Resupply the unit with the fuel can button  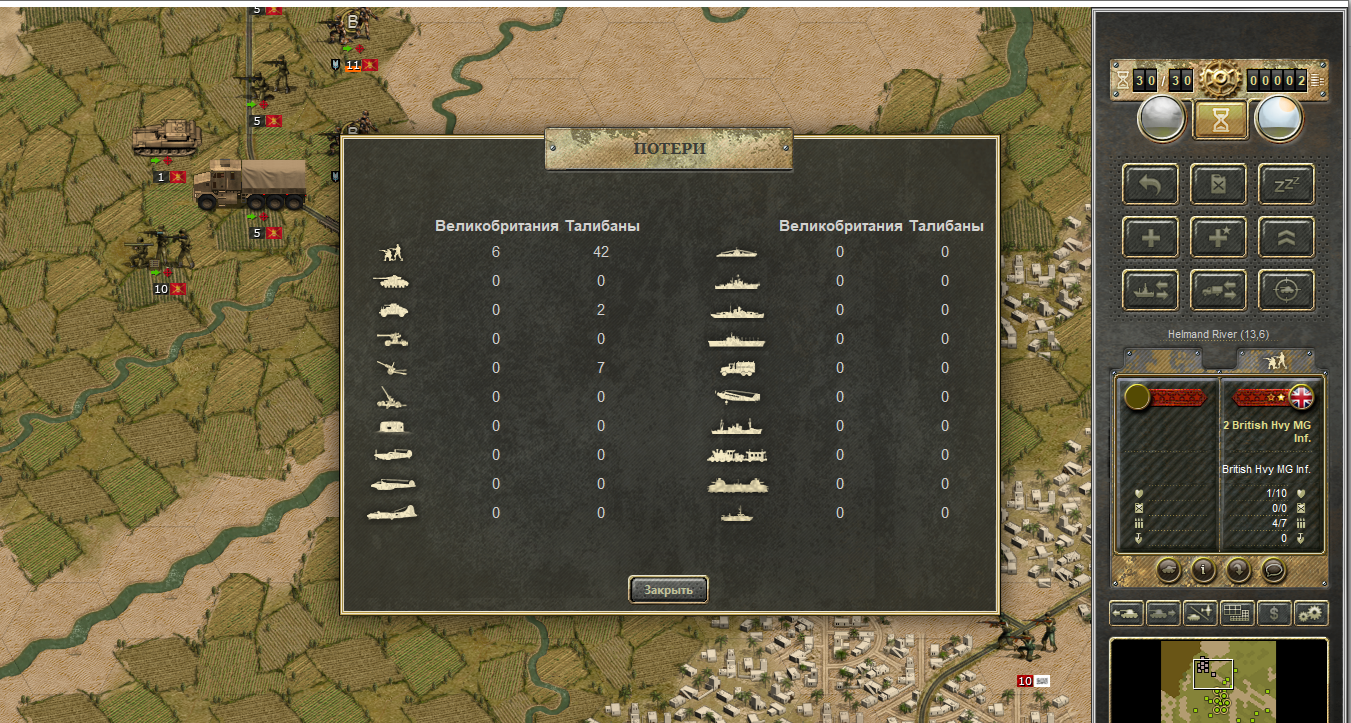pyautogui.click(x=1219, y=184)
